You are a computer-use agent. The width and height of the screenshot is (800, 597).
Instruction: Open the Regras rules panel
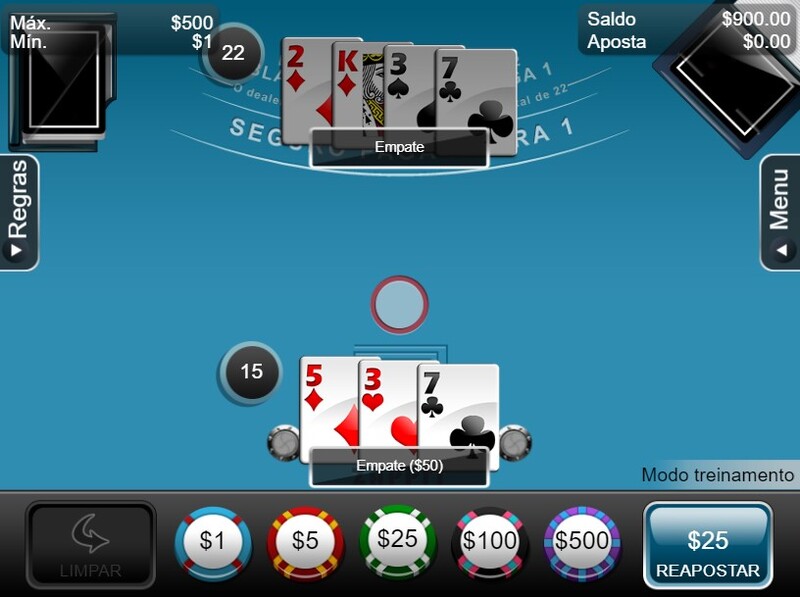click(19, 212)
